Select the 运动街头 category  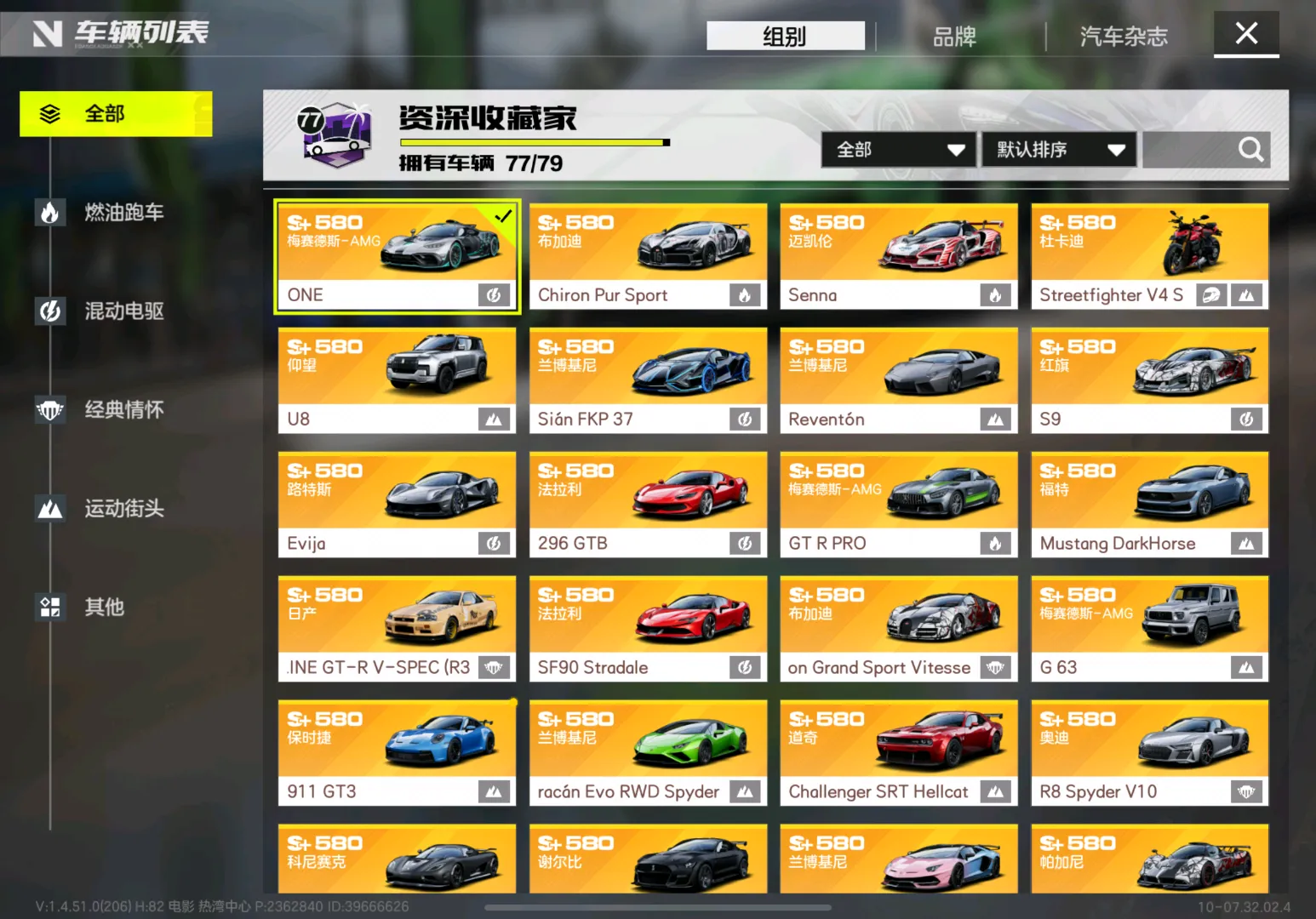[123, 508]
